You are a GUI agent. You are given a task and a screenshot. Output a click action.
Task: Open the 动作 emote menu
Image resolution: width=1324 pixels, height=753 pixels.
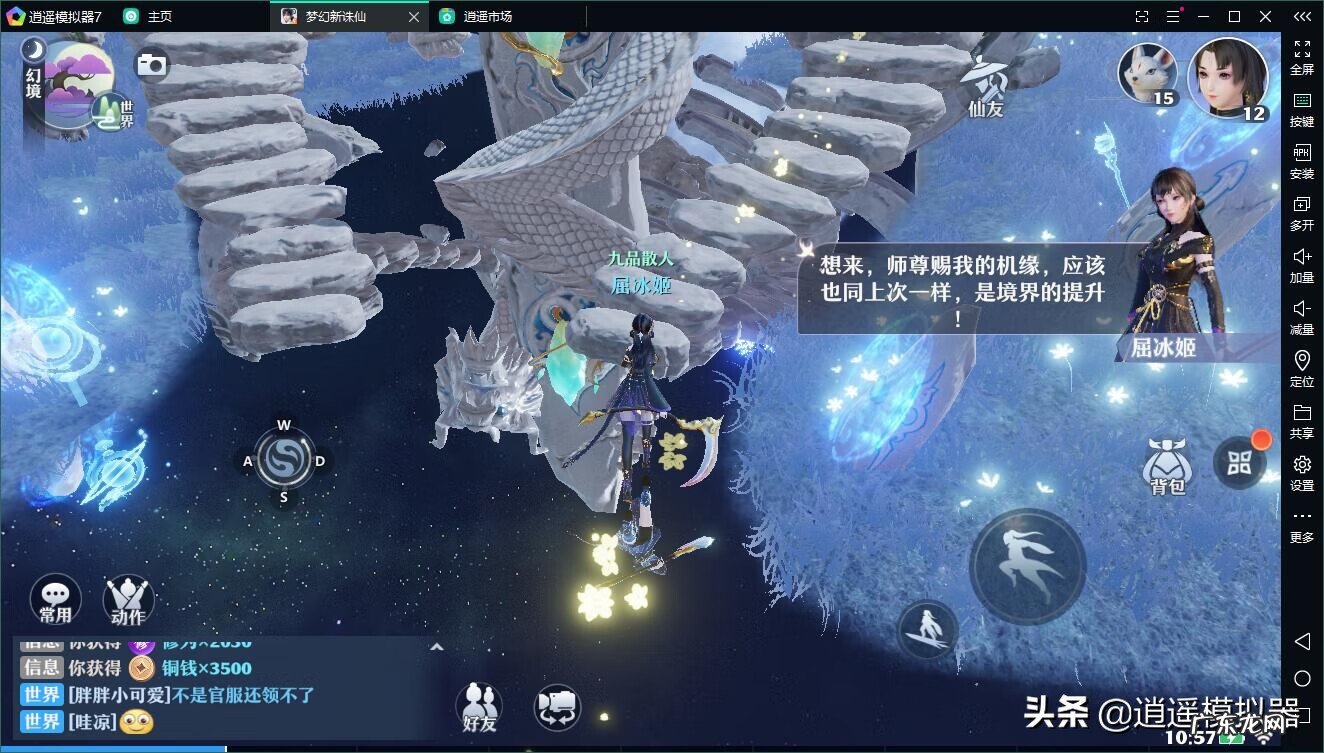(x=127, y=600)
